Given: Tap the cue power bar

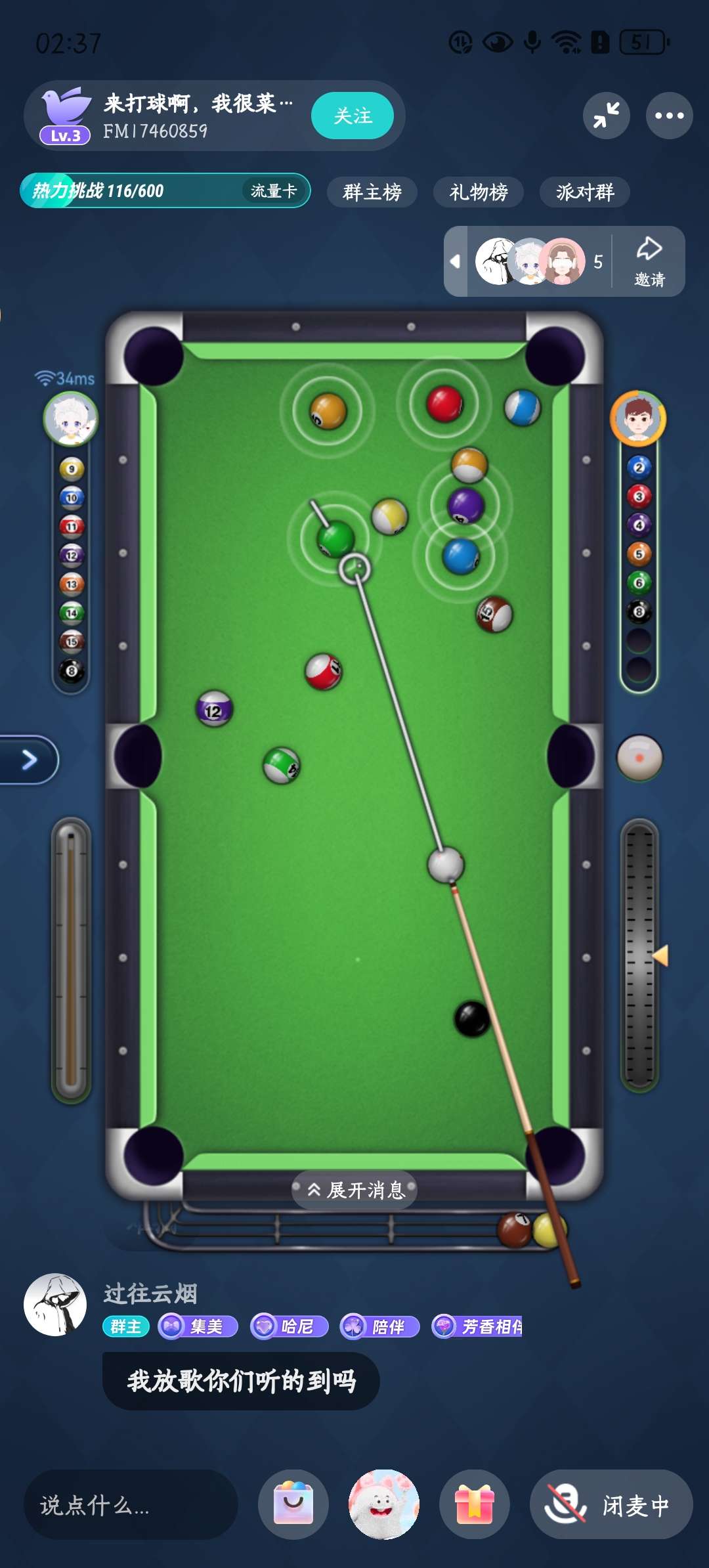Looking at the screenshot, I should point(71,959).
